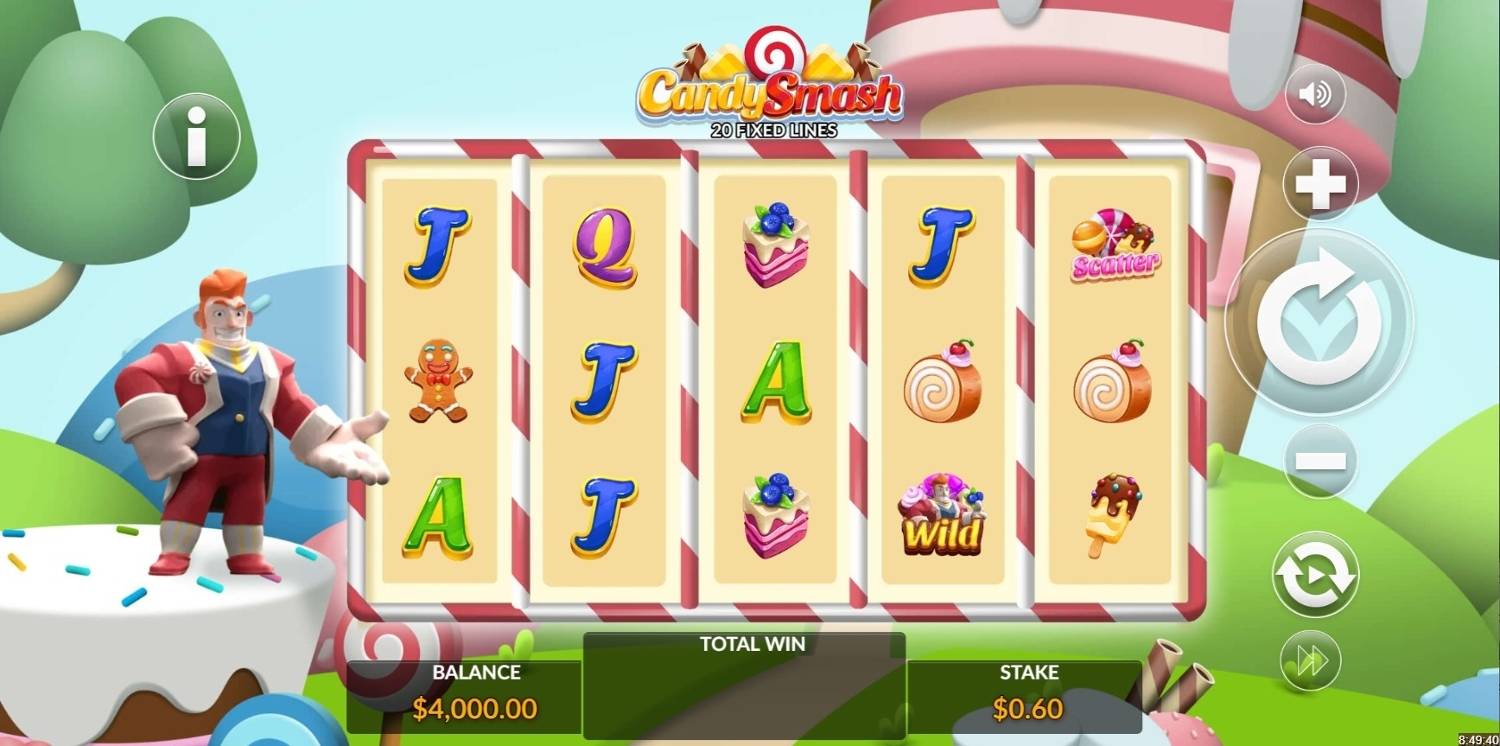1500x746 pixels.
Task: Select the gingerbread man symbol
Action: (438, 380)
